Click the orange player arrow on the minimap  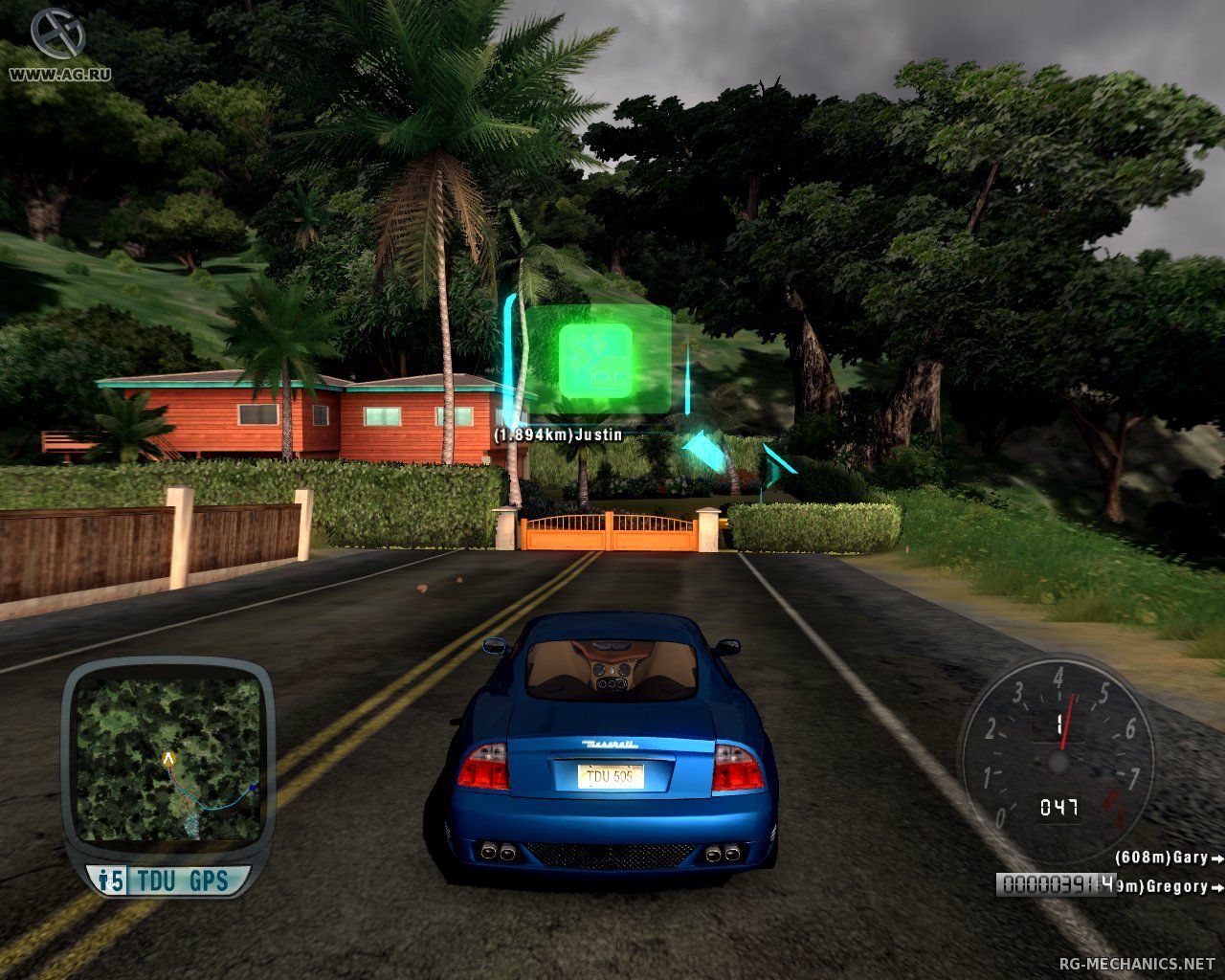pyautogui.click(x=168, y=759)
